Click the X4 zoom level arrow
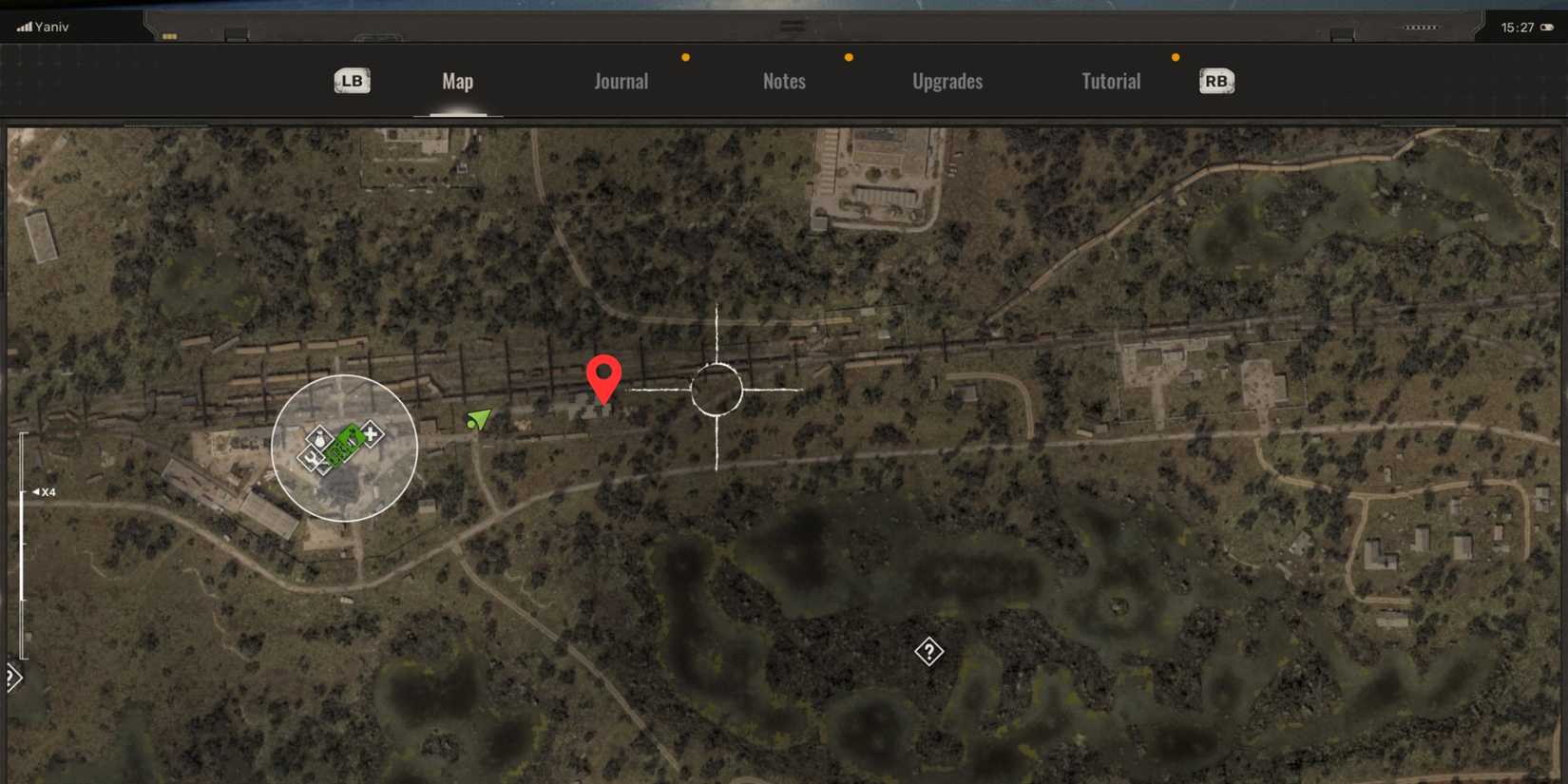1568x784 pixels. (x=44, y=491)
